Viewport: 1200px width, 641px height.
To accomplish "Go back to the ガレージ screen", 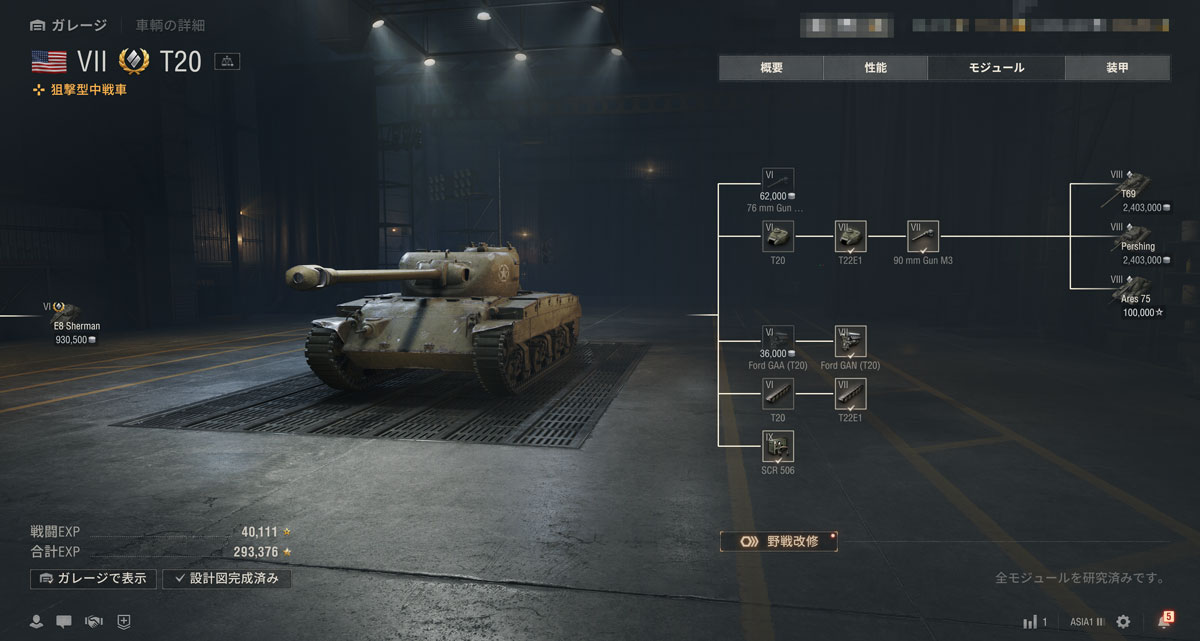I will click(68, 25).
